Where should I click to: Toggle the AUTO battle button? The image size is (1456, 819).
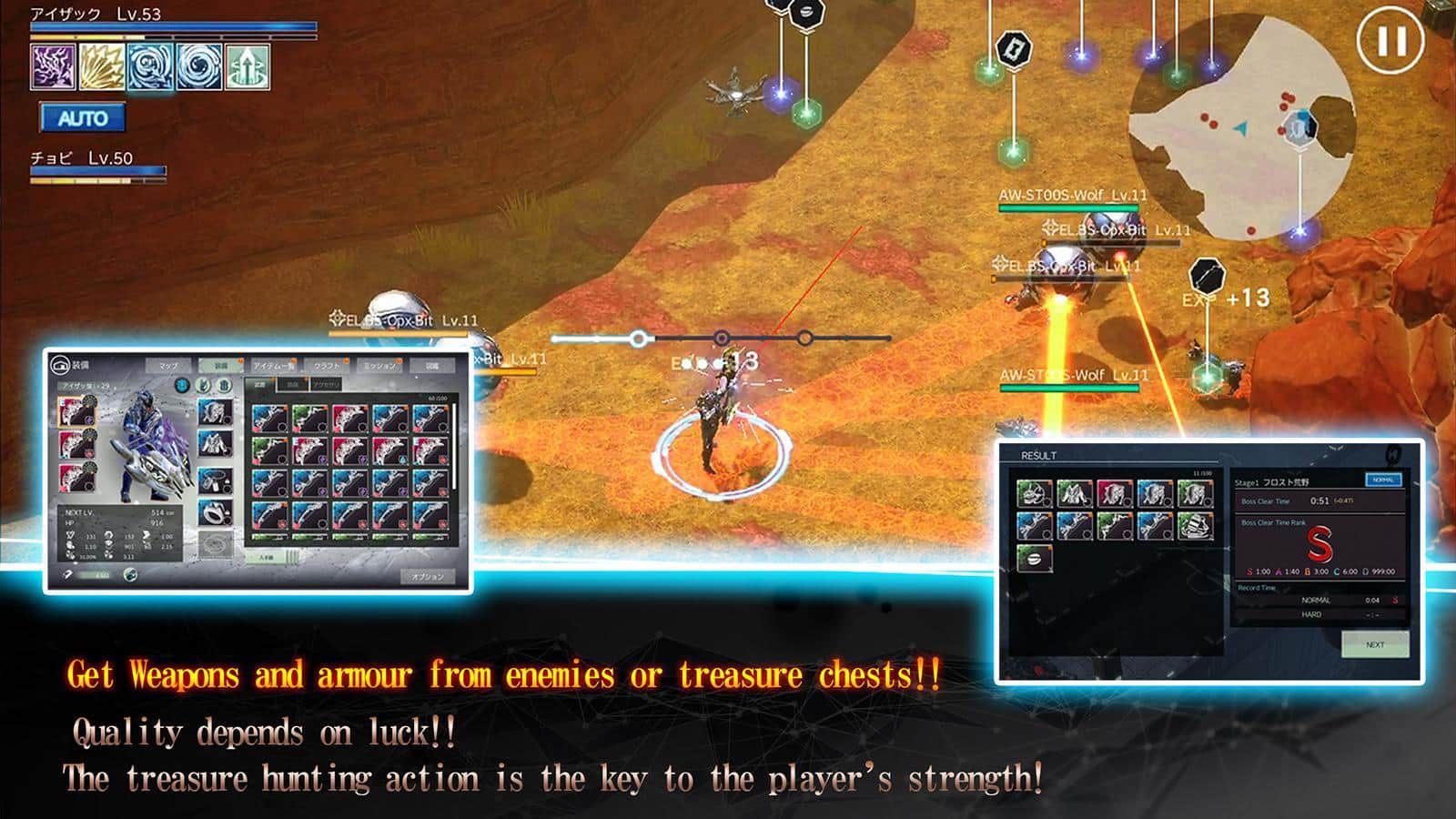83,118
